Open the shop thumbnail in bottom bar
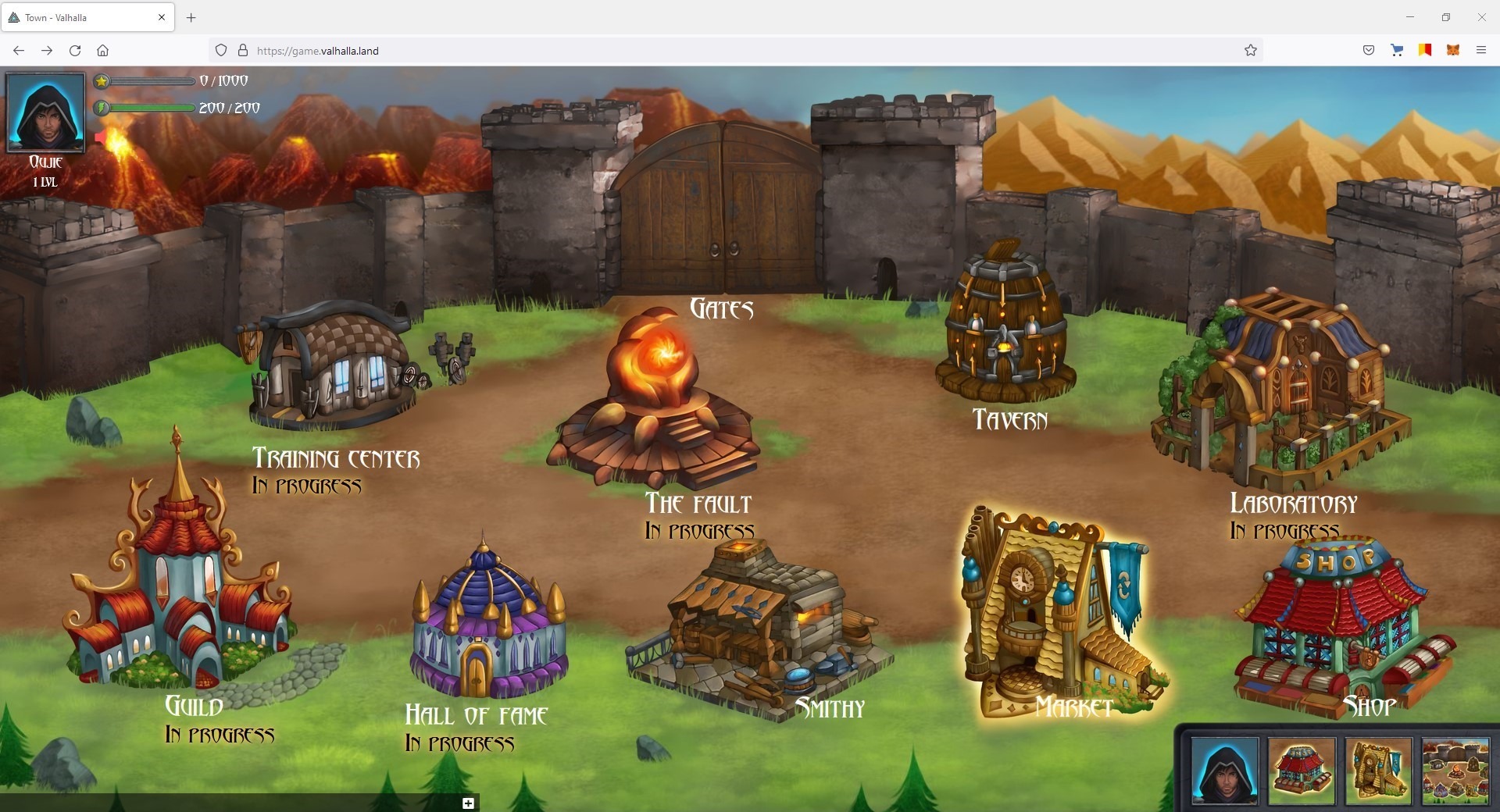The image size is (1500, 812). pyautogui.click(x=1302, y=770)
